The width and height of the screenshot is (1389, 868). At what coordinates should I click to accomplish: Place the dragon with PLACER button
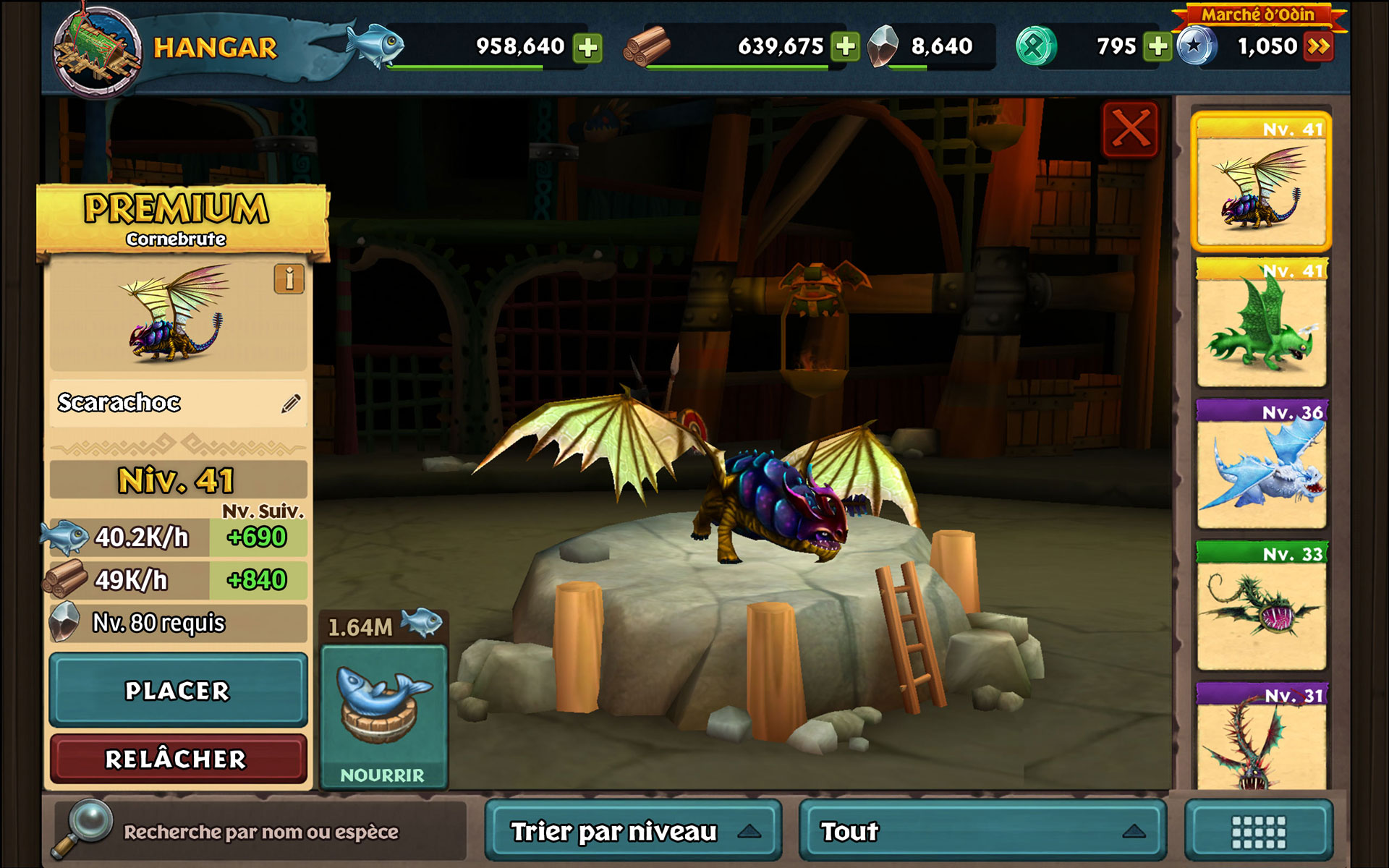pos(178,690)
